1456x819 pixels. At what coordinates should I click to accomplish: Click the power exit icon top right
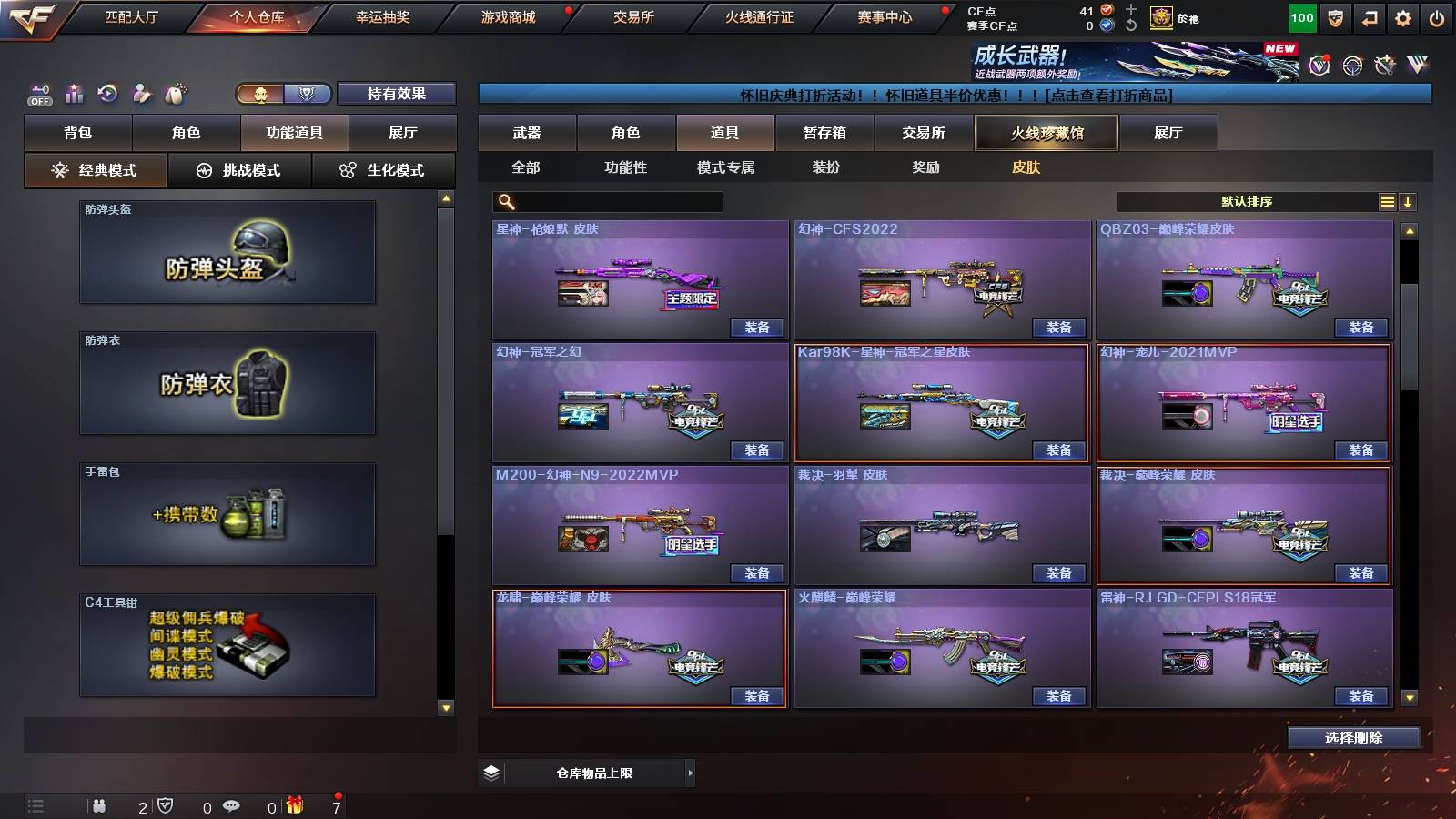(1434, 16)
